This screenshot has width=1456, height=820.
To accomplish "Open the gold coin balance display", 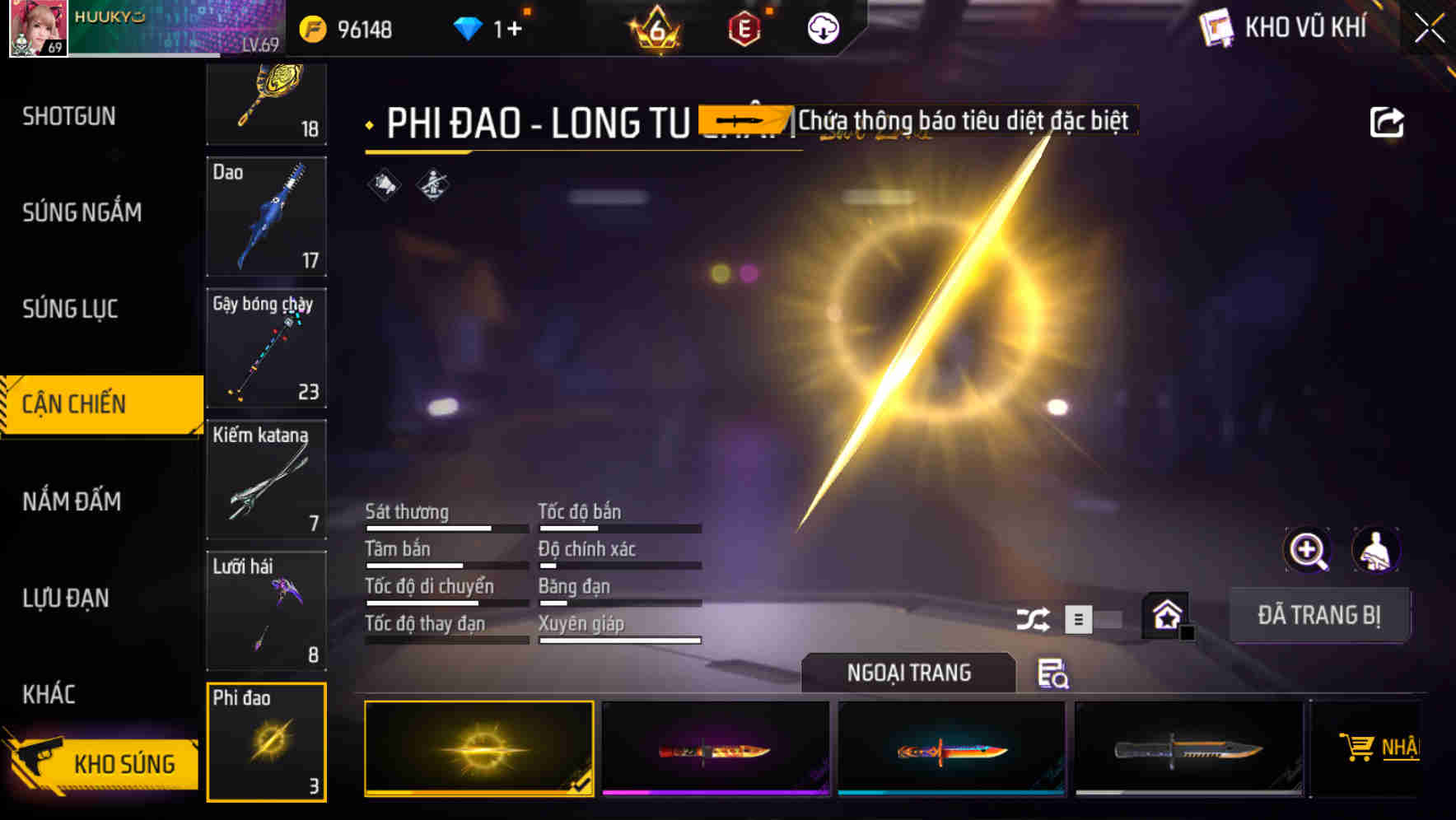I will 354,27.
